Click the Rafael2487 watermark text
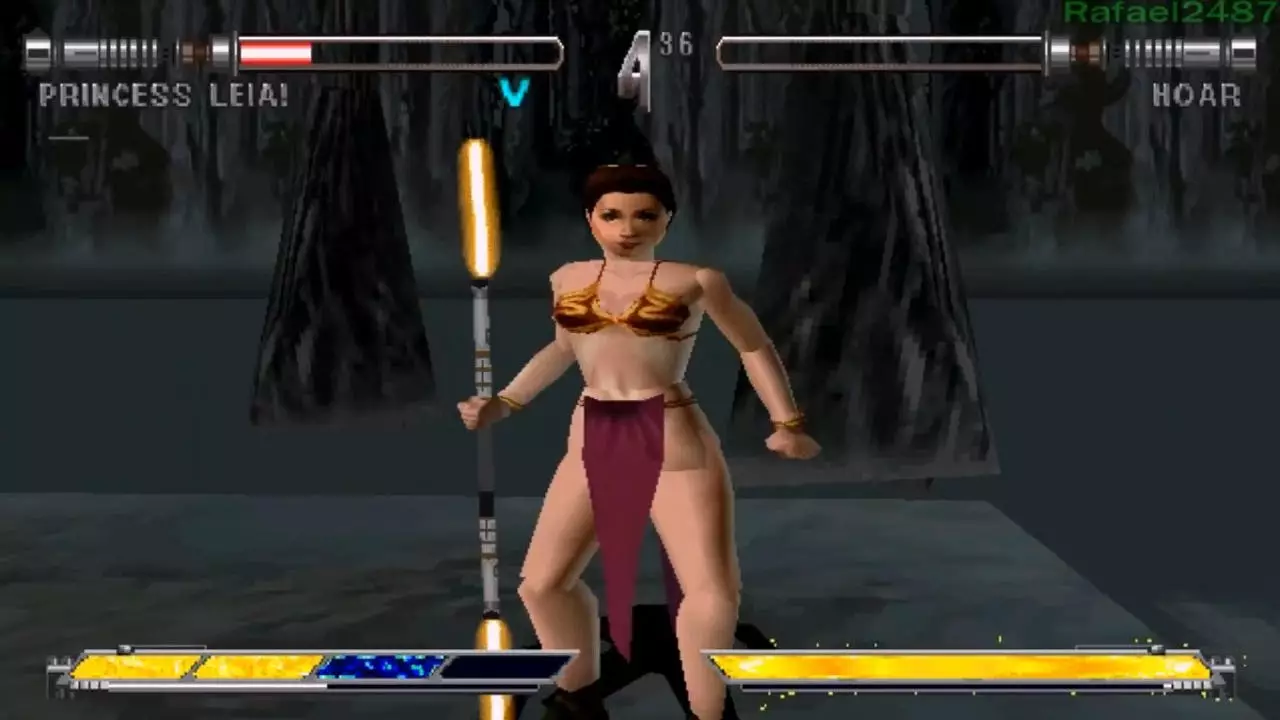 pos(1168,12)
